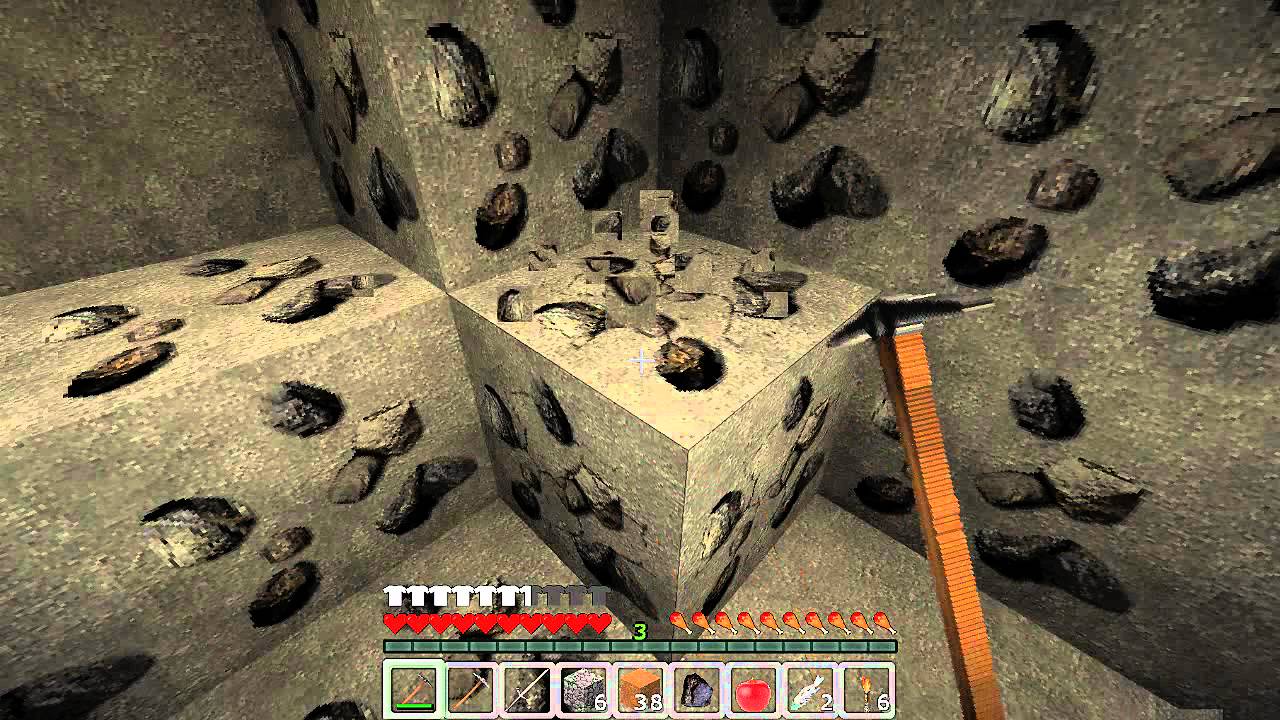Select the coal lump slot
The image size is (1280, 720).
(x=696, y=688)
